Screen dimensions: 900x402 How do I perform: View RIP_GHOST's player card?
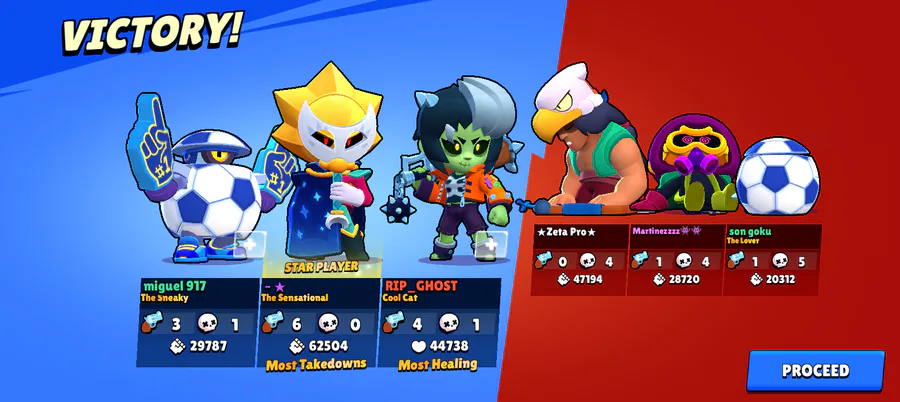[440, 322]
